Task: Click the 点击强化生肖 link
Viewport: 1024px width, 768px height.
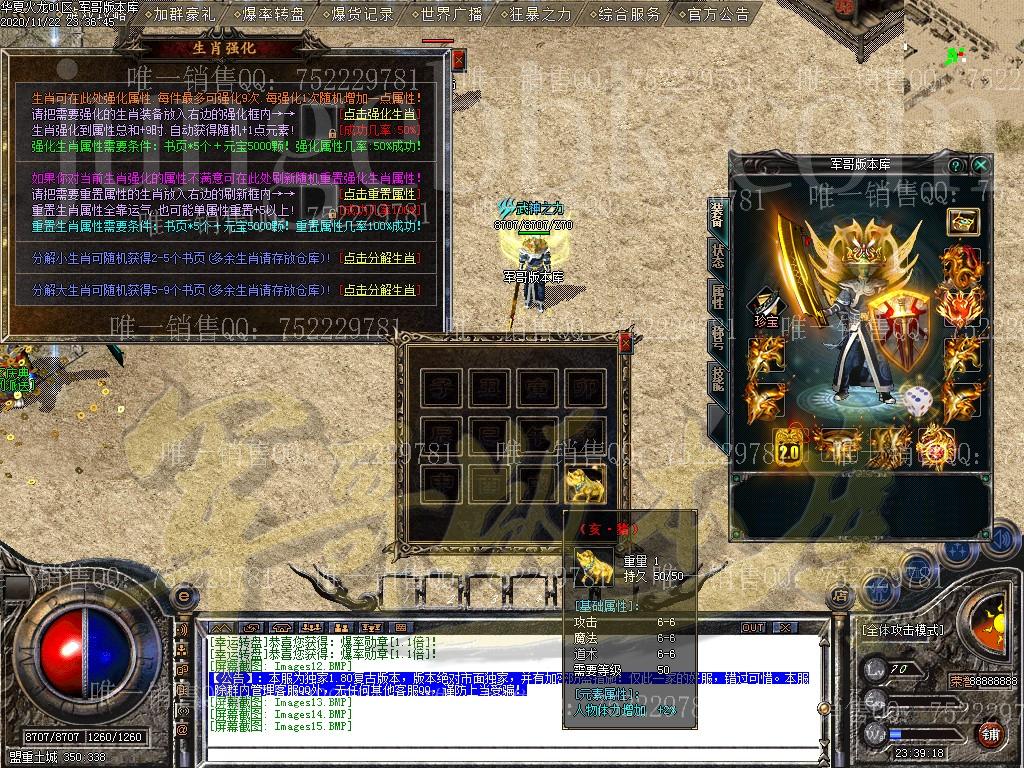Action: pos(379,114)
